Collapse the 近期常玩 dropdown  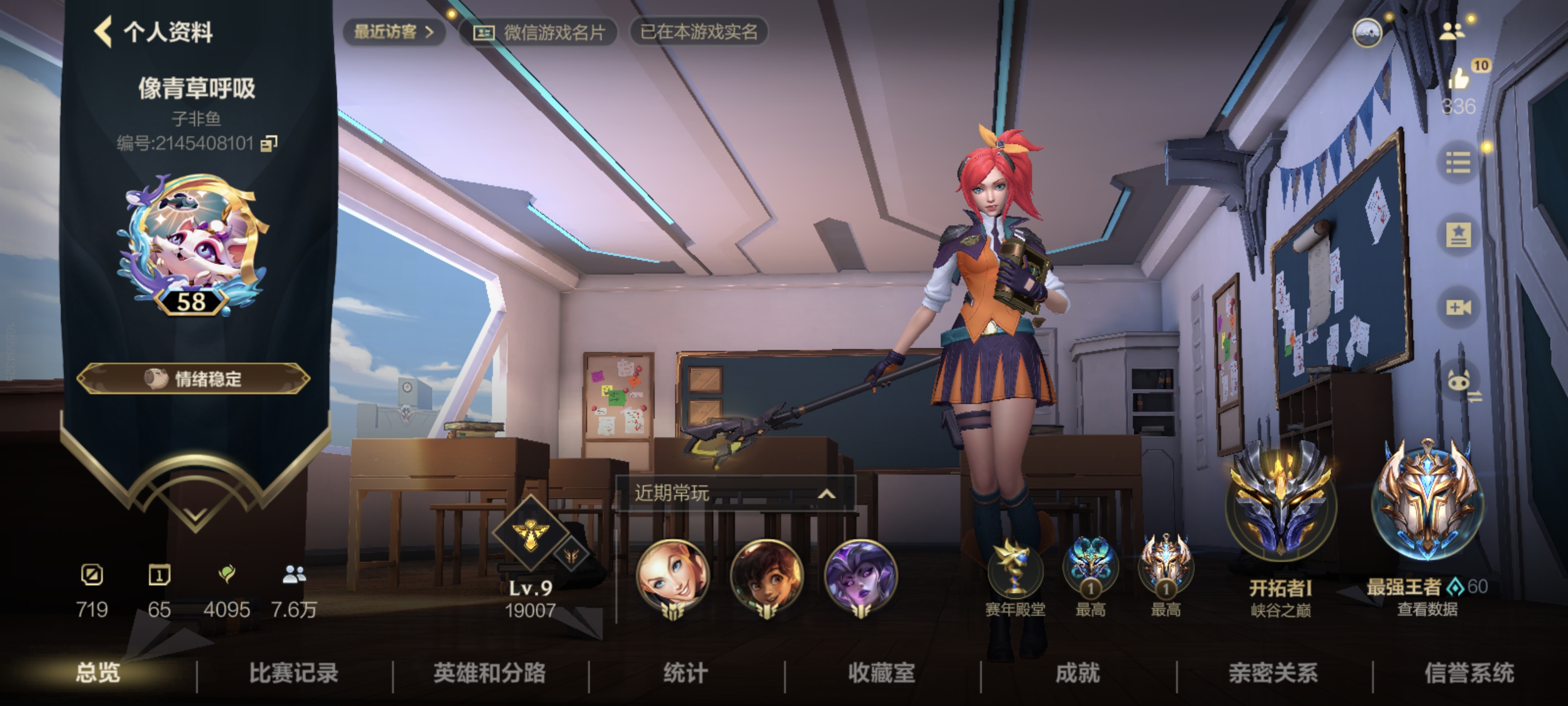825,493
